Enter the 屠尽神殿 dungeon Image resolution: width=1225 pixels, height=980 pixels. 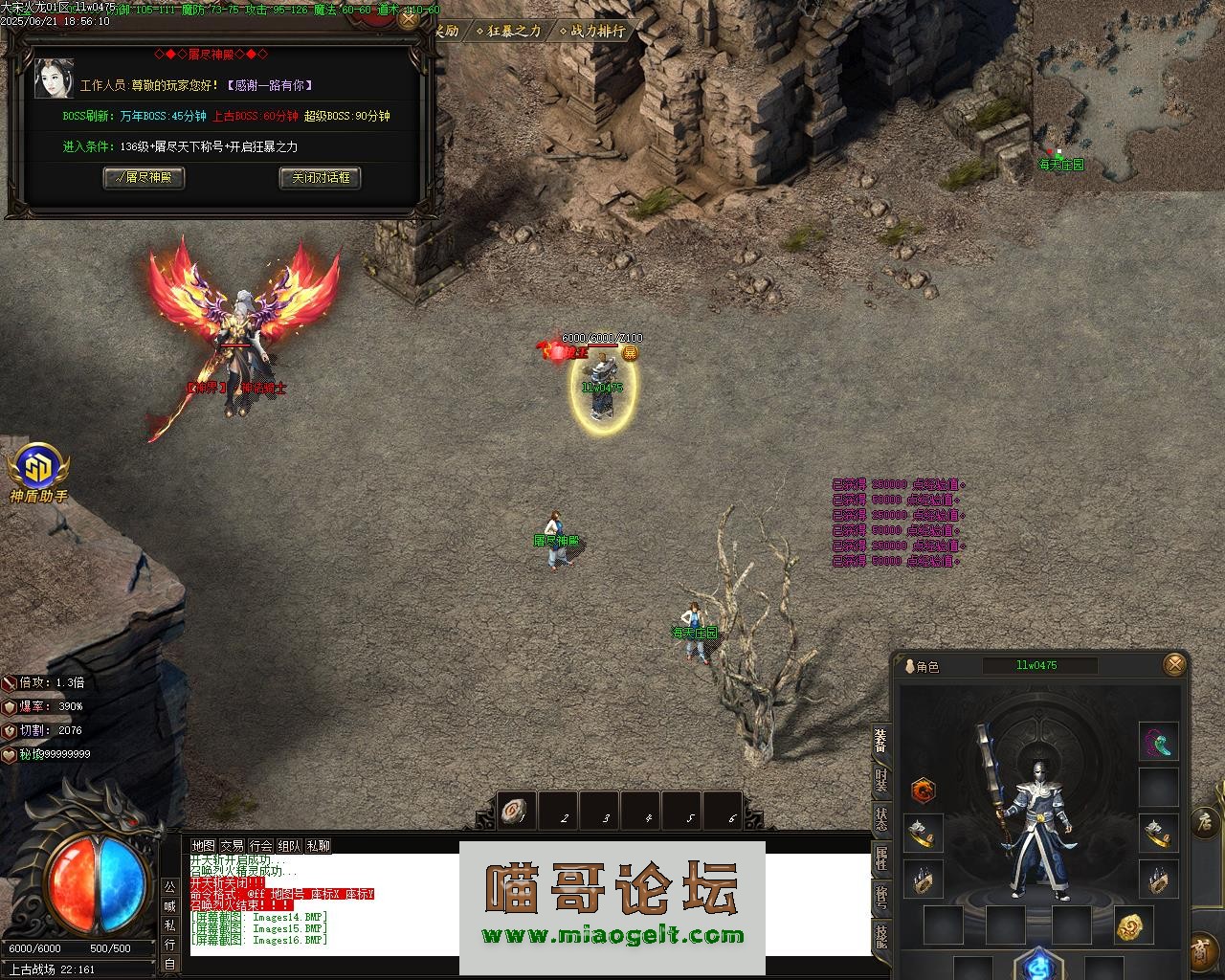point(144,177)
